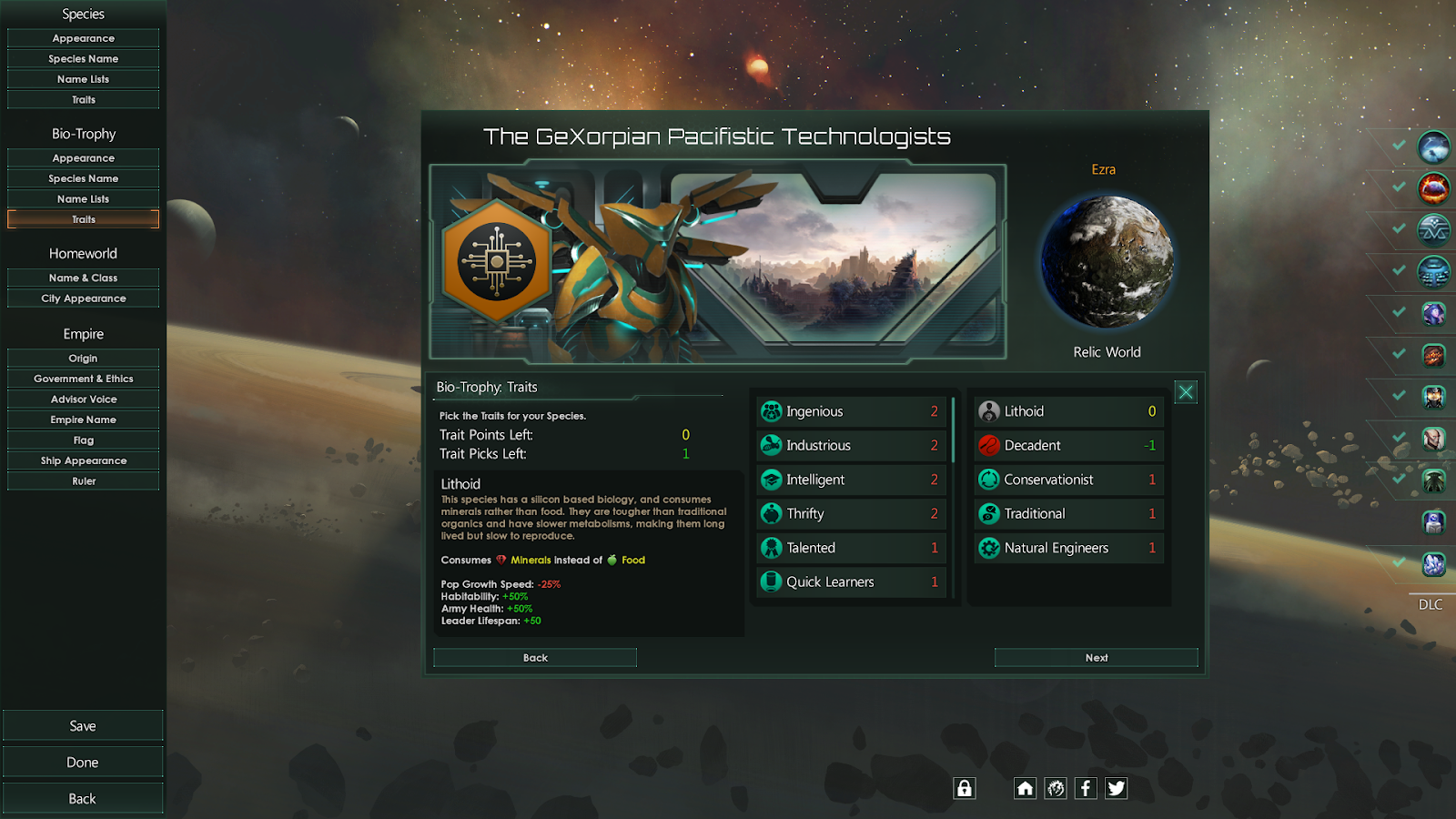Image resolution: width=1456 pixels, height=819 pixels.
Task: Select the Talented trait
Action: pyautogui.click(x=851, y=548)
